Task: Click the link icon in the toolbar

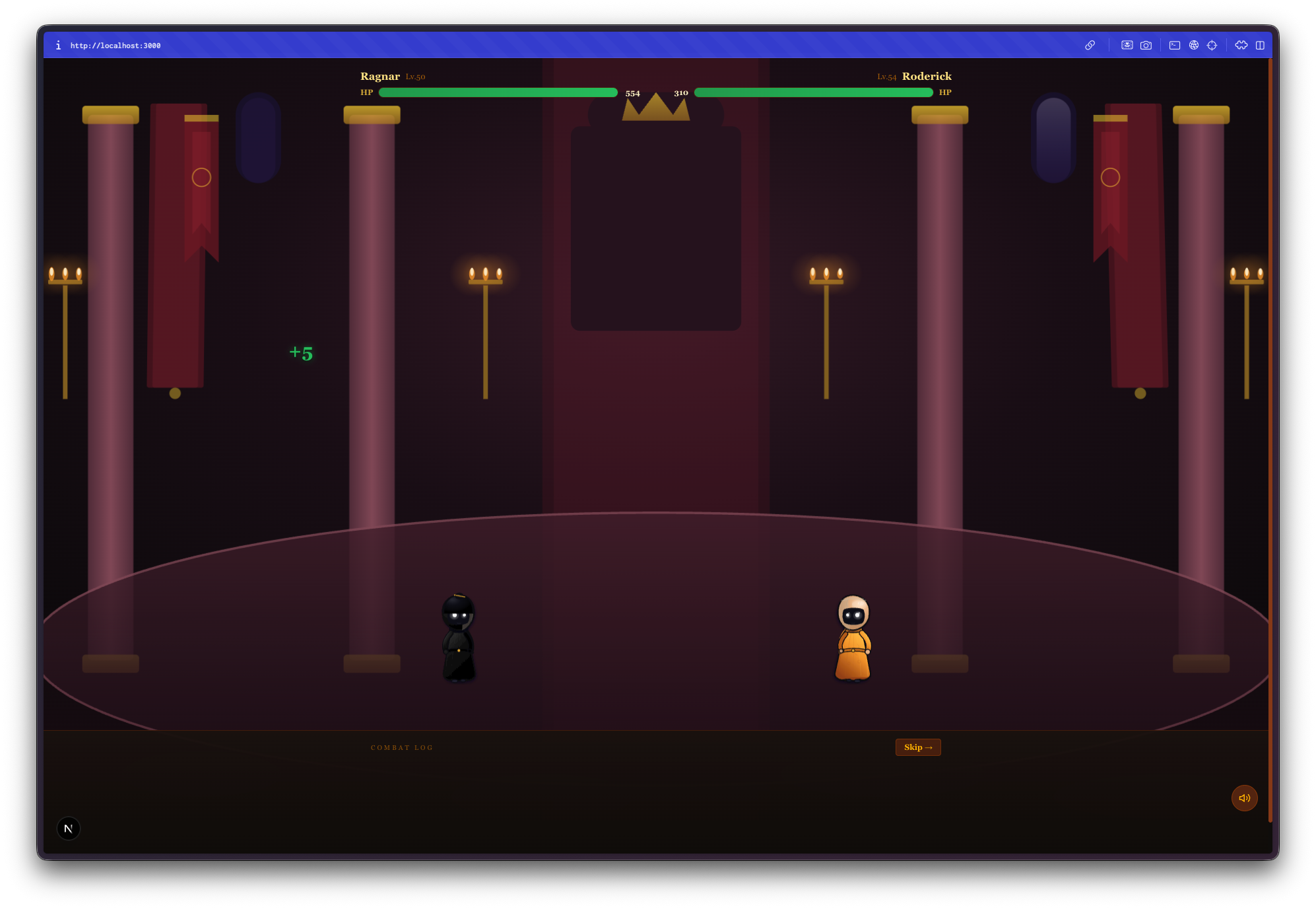Action: click(x=1090, y=45)
